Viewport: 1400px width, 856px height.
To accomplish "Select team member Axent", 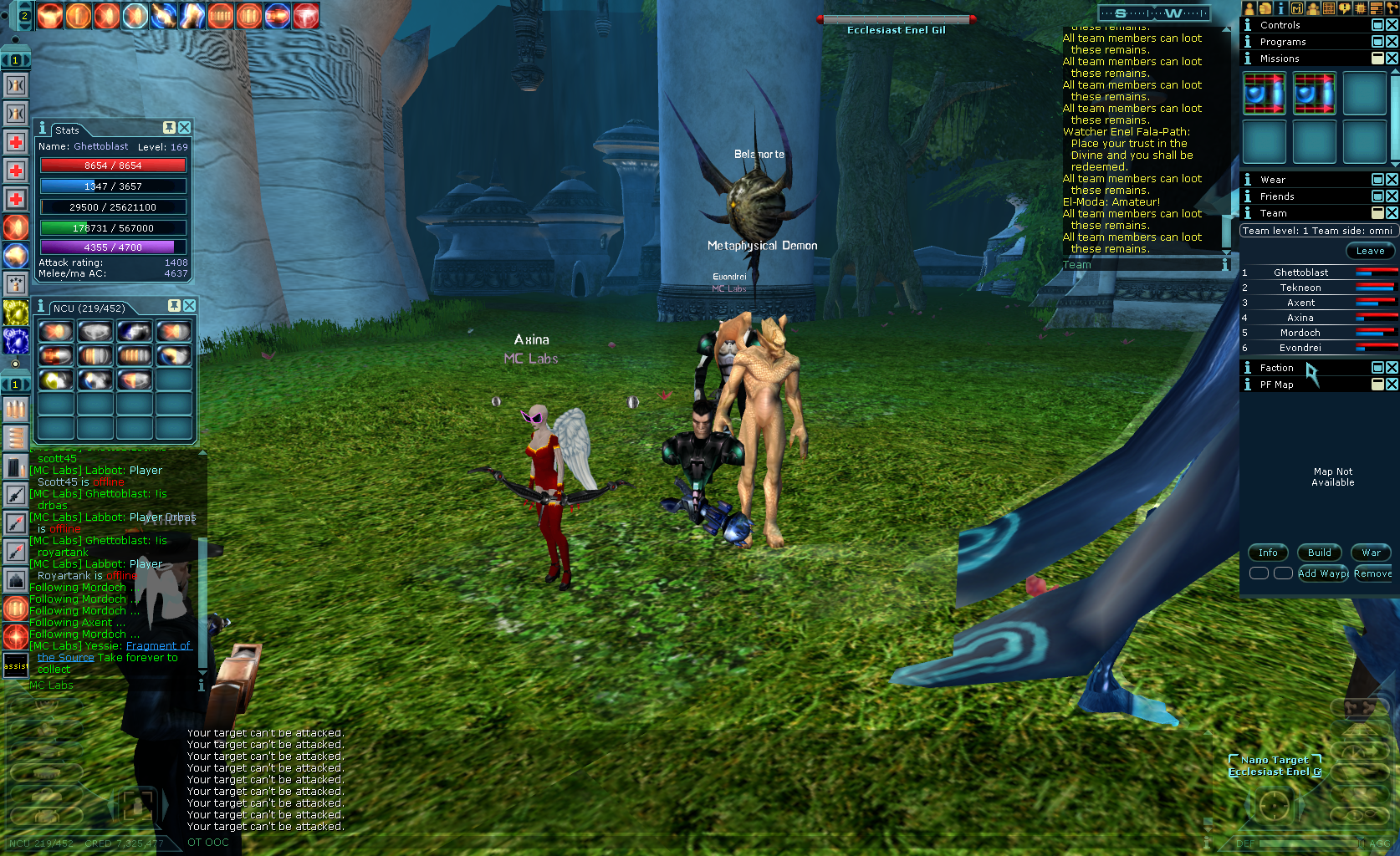I will pos(1300,303).
